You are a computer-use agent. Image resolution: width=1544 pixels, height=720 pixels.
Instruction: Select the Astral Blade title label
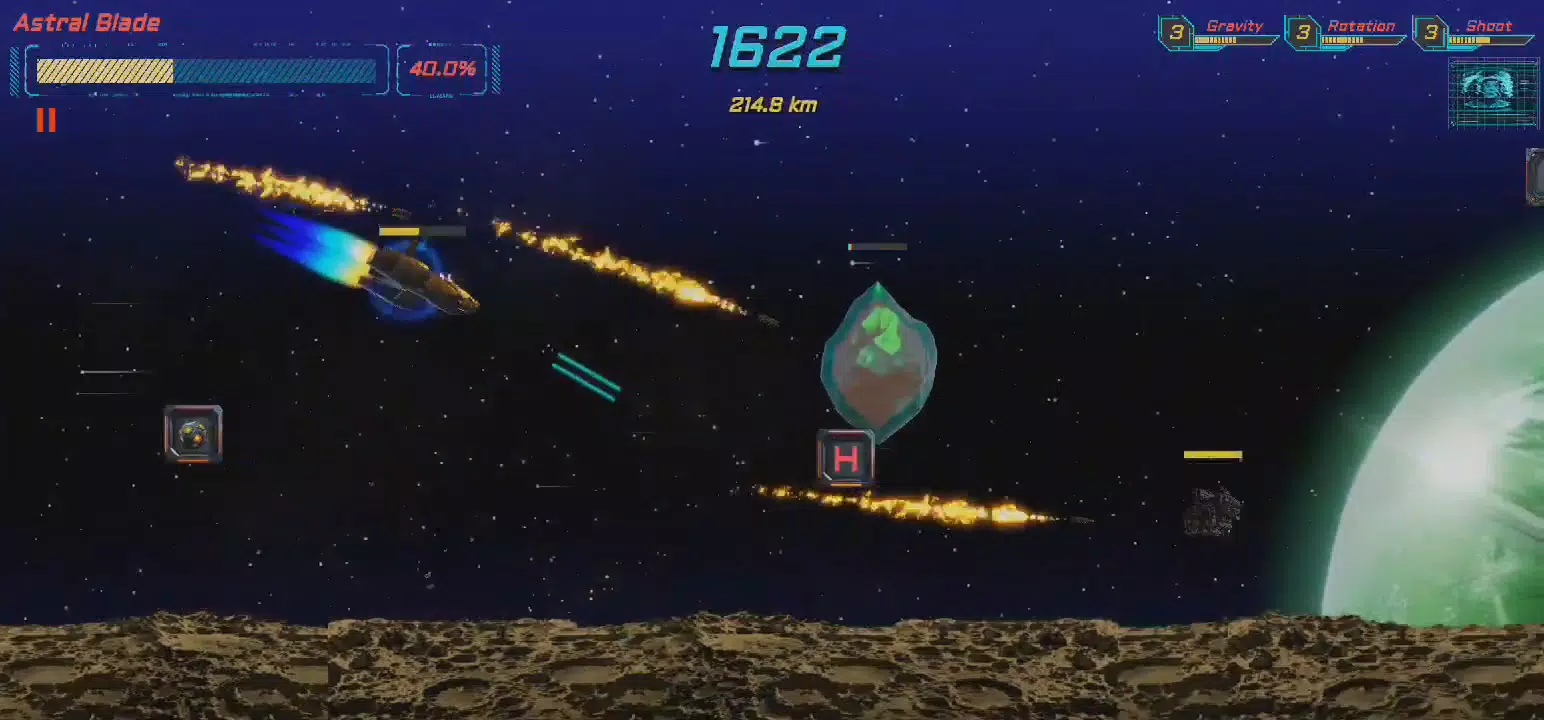pyautogui.click(x=85, y=21)
